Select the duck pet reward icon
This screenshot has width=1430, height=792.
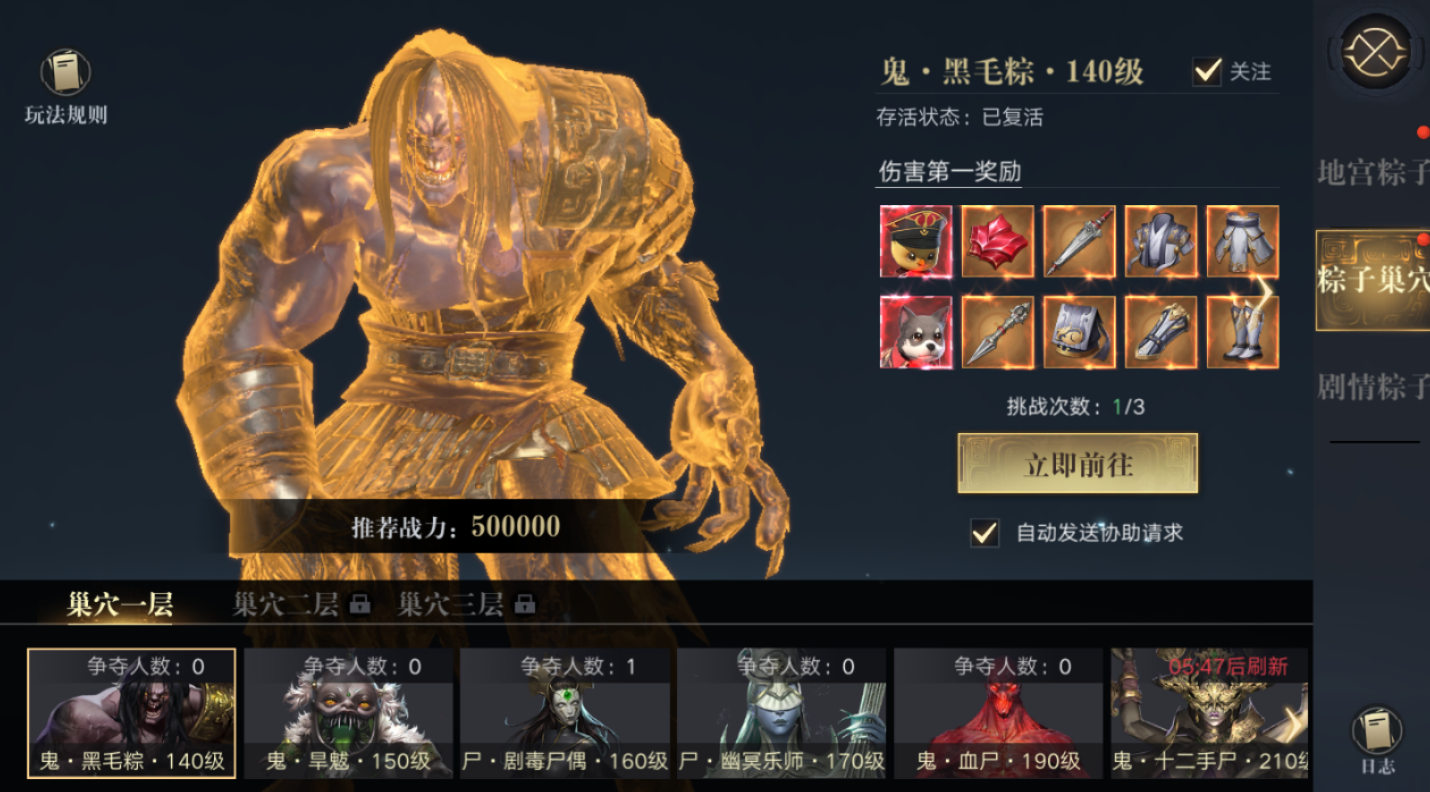click(x=915, y=242)
